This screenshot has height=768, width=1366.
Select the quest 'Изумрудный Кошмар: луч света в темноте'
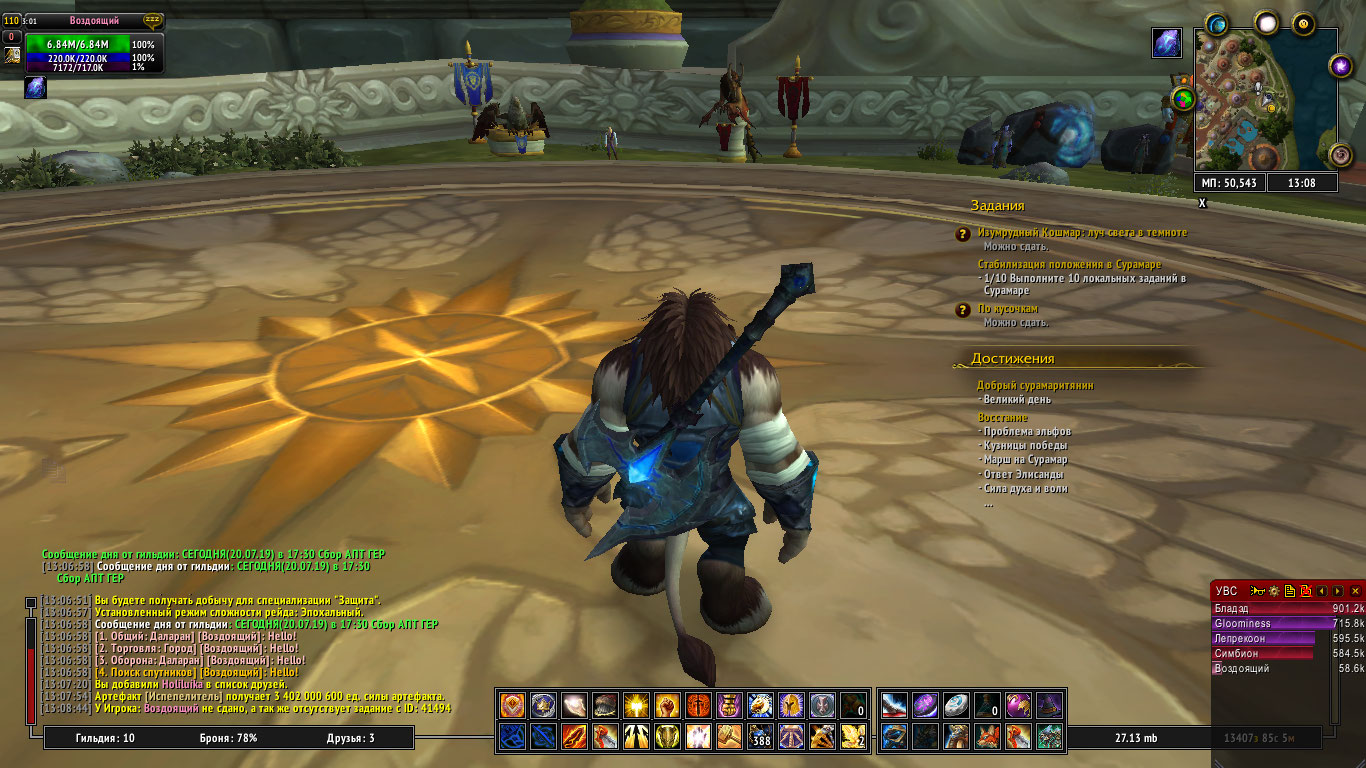pos(1081,232)
